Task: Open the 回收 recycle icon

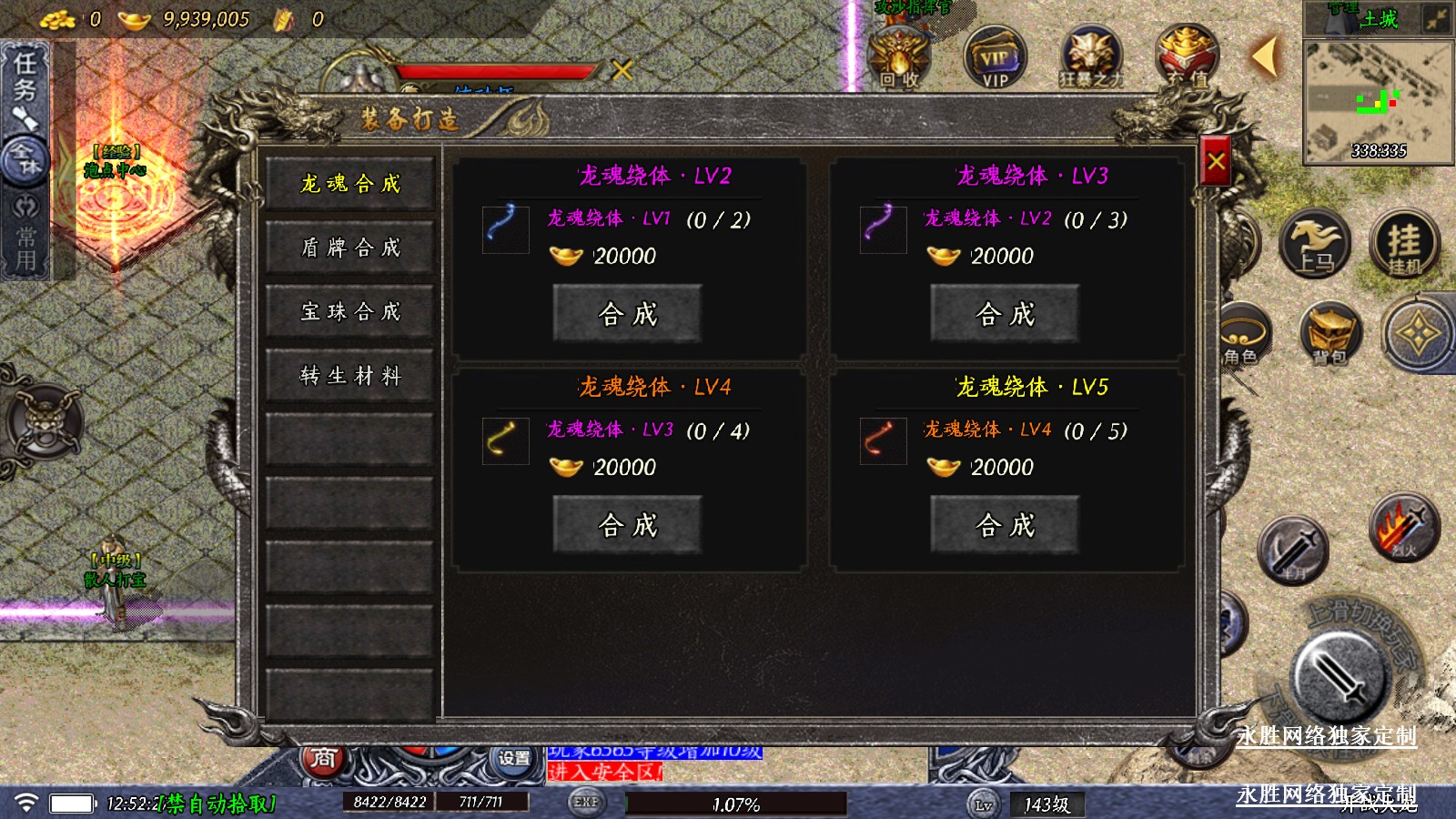Action: pos(899,57)
